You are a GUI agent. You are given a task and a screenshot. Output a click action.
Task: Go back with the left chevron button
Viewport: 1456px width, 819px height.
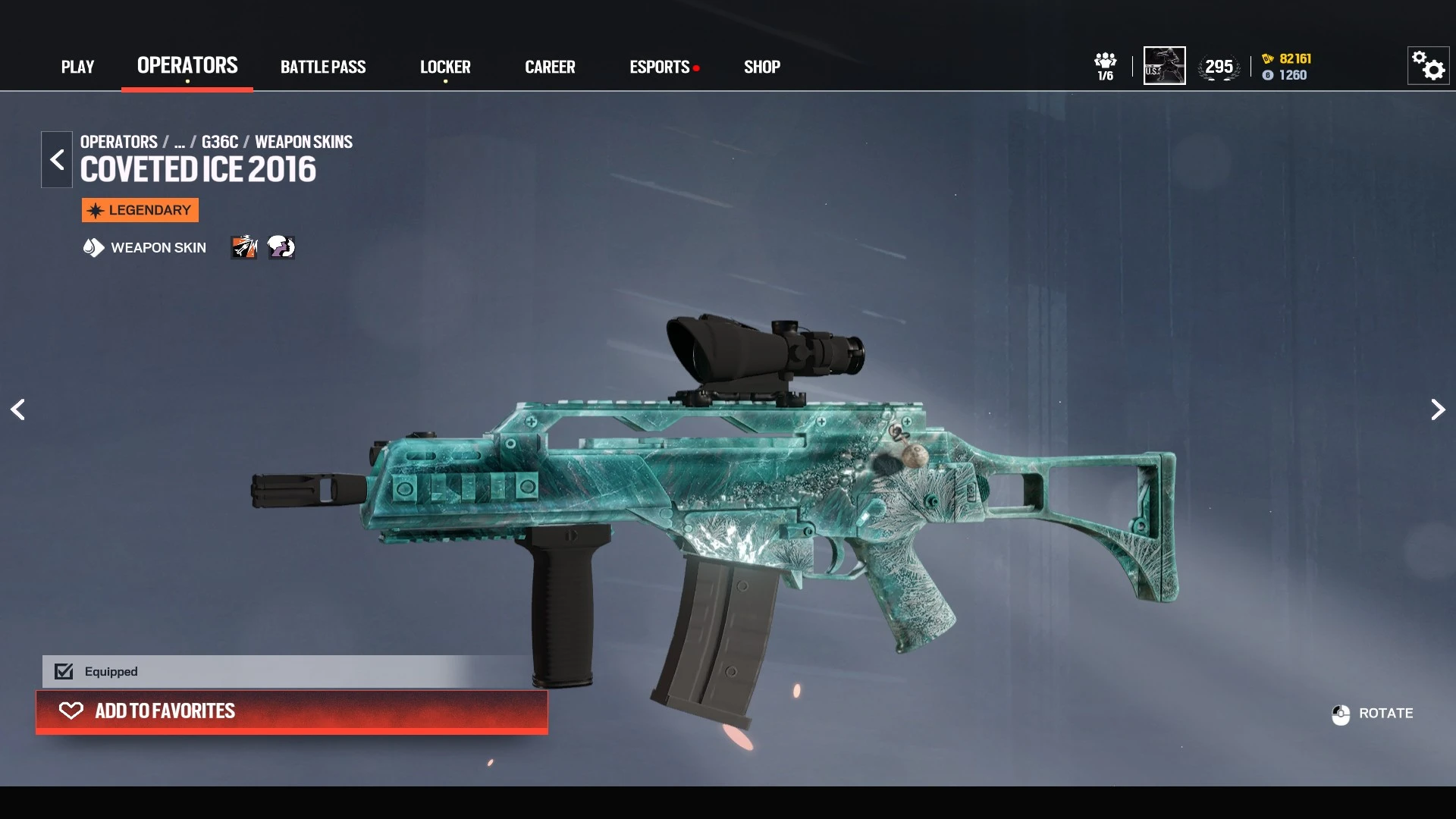coord(57,159)
